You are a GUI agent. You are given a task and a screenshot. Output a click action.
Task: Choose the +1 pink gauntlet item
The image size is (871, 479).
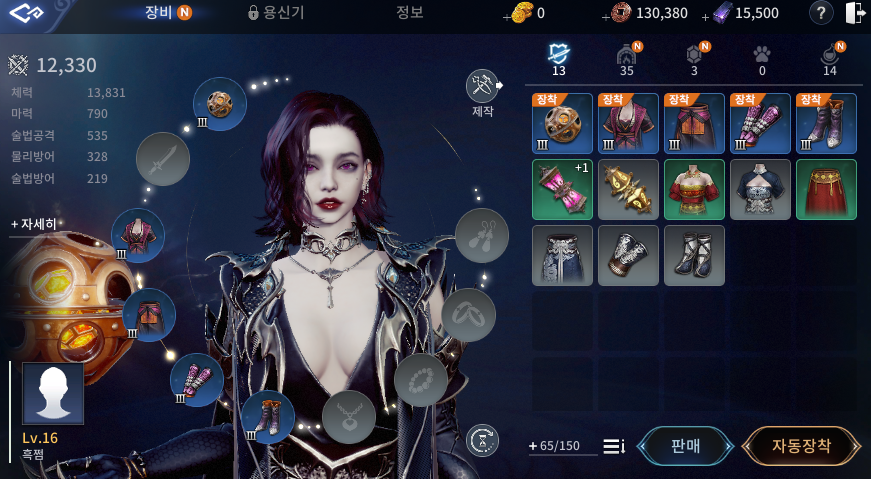[x=562, y=189]
